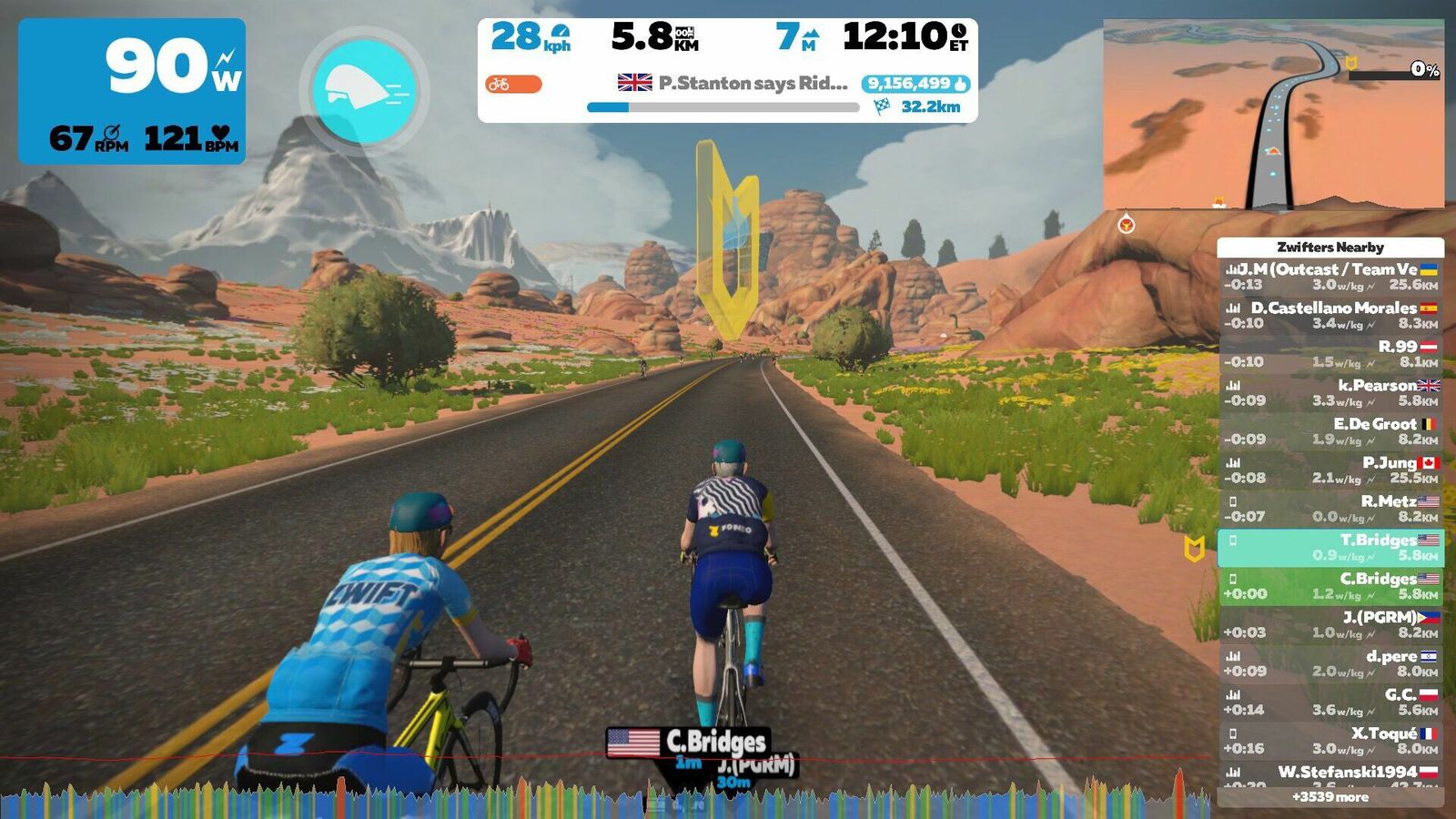Select the highlighted T.Bridges rider row
The image size is (1456, 819).
(1330, 547)
